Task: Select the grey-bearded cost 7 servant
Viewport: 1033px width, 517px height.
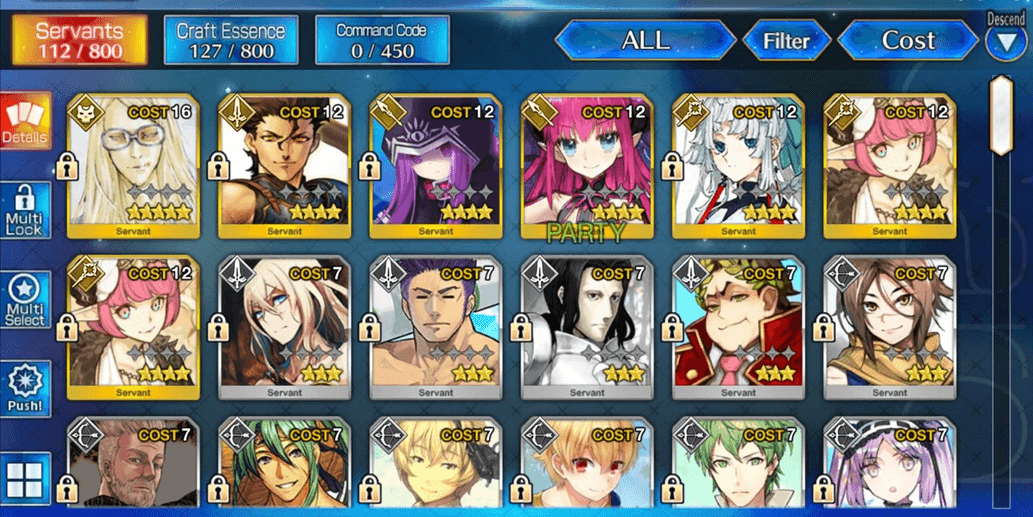Action: click(x=133, y=468)
